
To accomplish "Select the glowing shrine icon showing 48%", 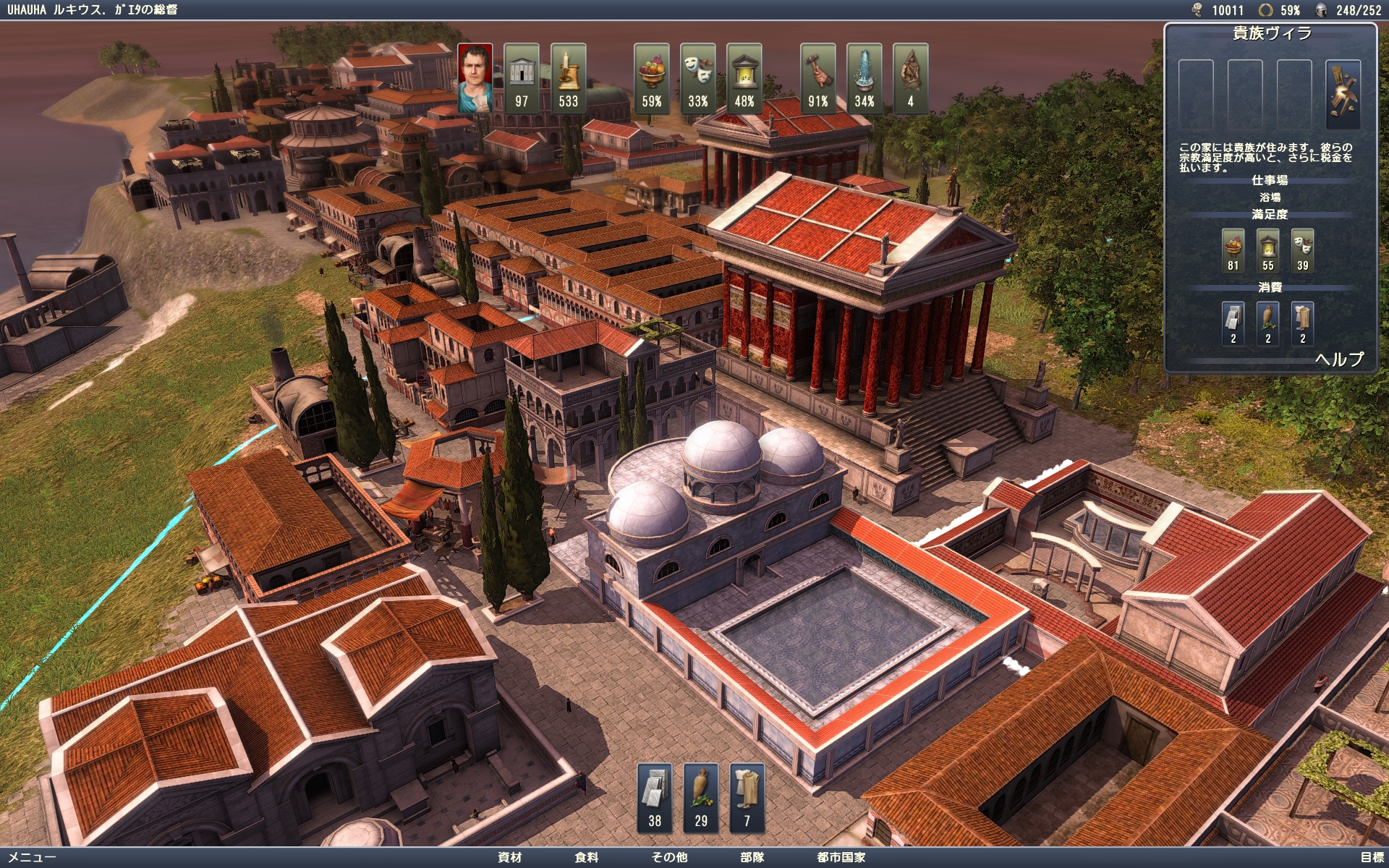I will (x=744, y=78).
